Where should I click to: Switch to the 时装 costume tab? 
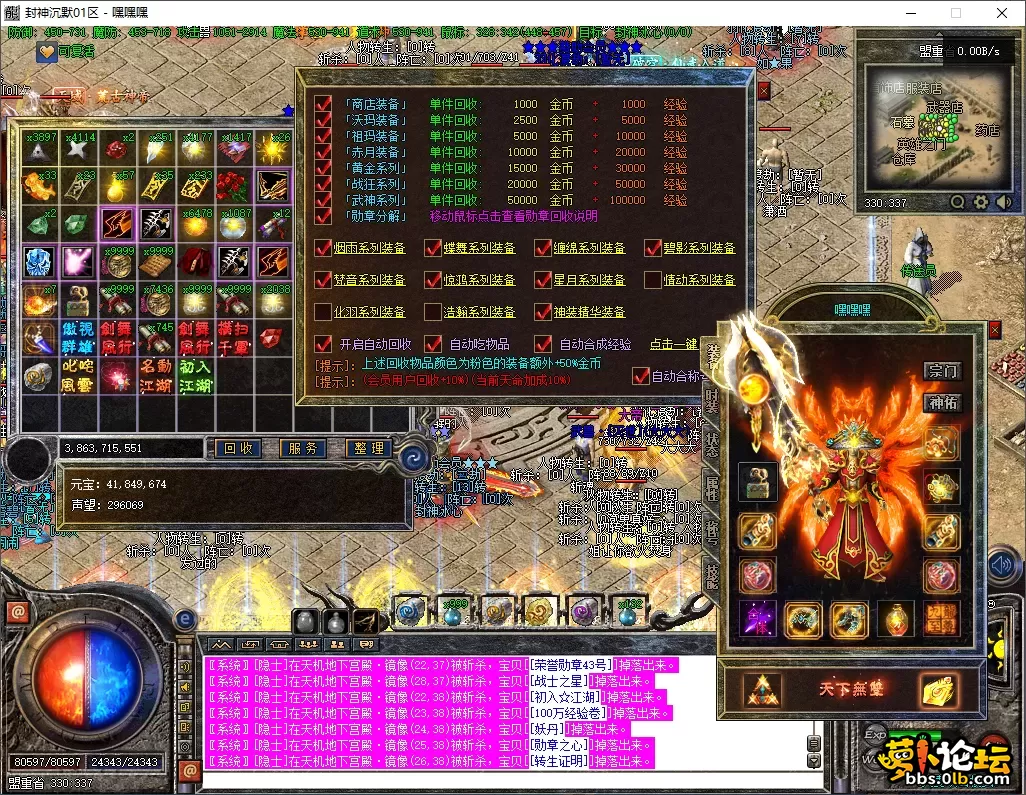(x=711, y=398)
